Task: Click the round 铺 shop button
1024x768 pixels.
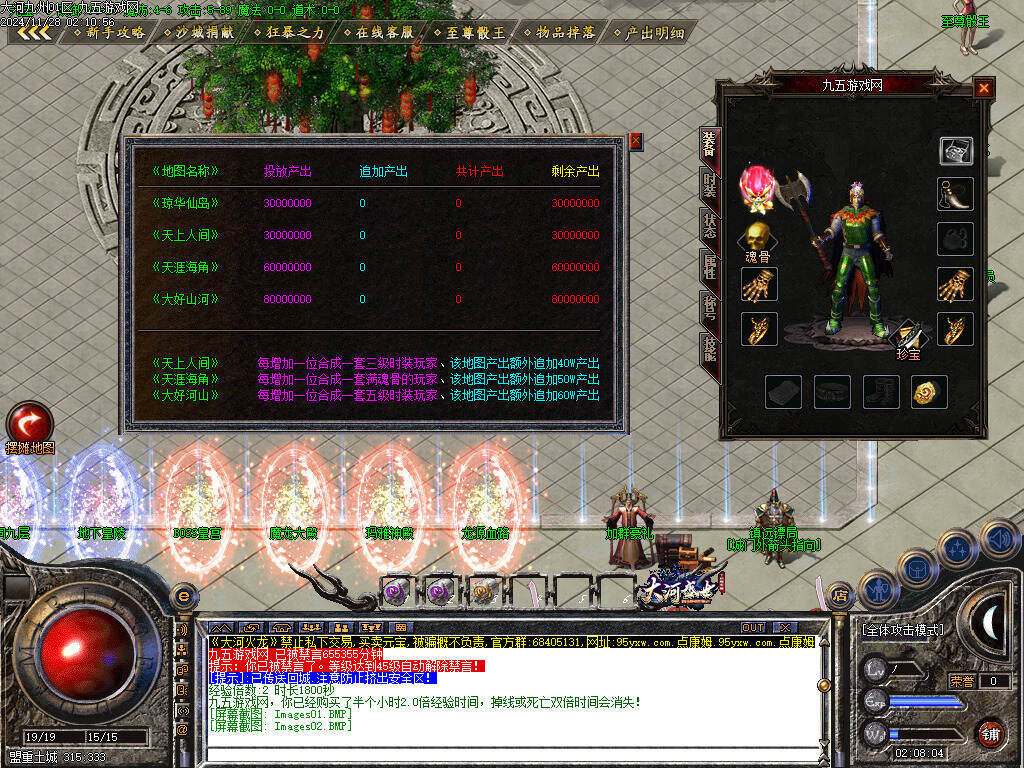Action: tap(990, 732)
